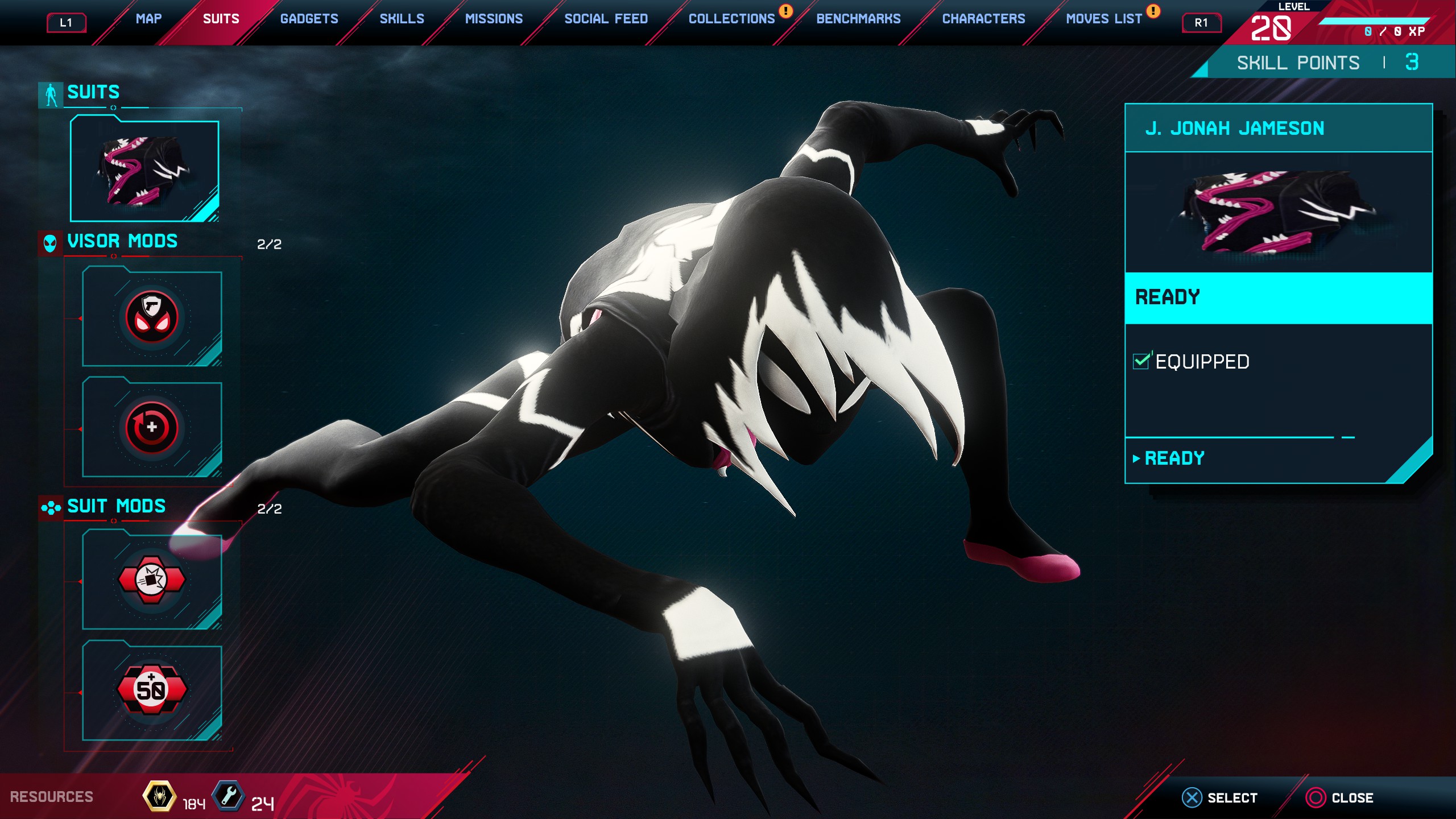The width and height of the screenshot is (1456, 819).
Task: Click the J. Jonah Jameson suit preview image
Action: (x=1278, y=212)
